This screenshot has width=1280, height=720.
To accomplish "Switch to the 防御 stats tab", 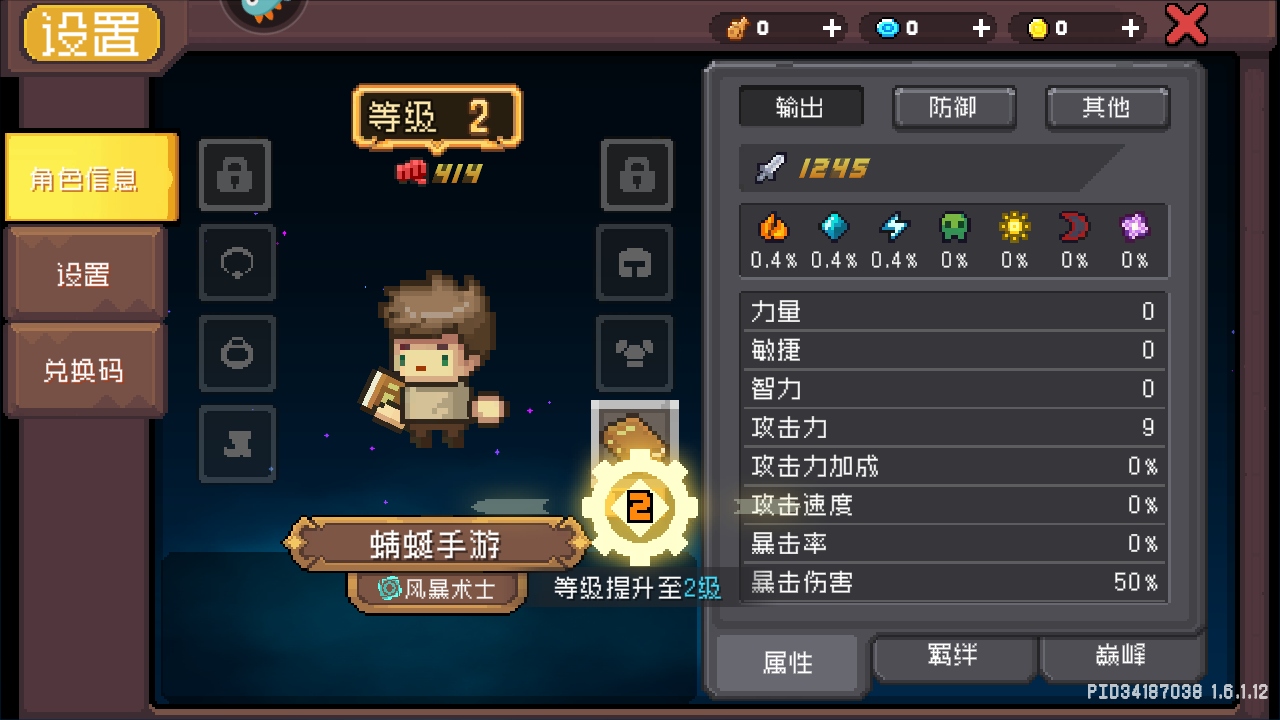I will (x=953, y=108).
